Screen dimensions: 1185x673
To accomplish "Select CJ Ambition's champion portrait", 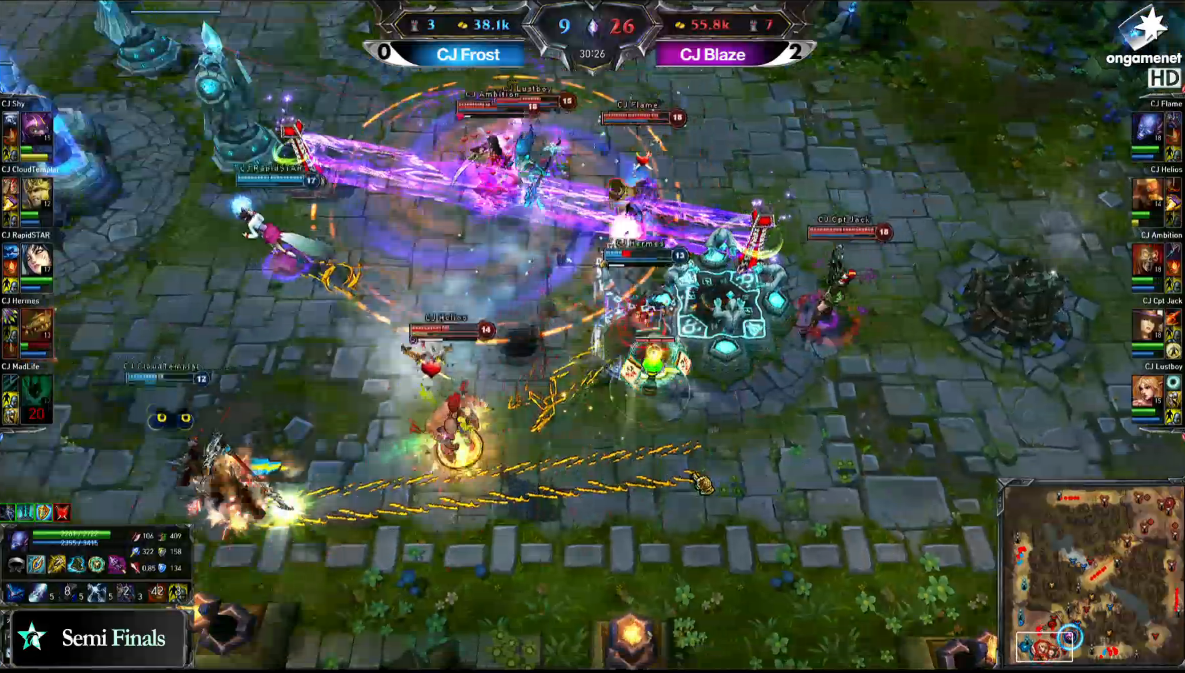I will click(x=1148, y=259).
